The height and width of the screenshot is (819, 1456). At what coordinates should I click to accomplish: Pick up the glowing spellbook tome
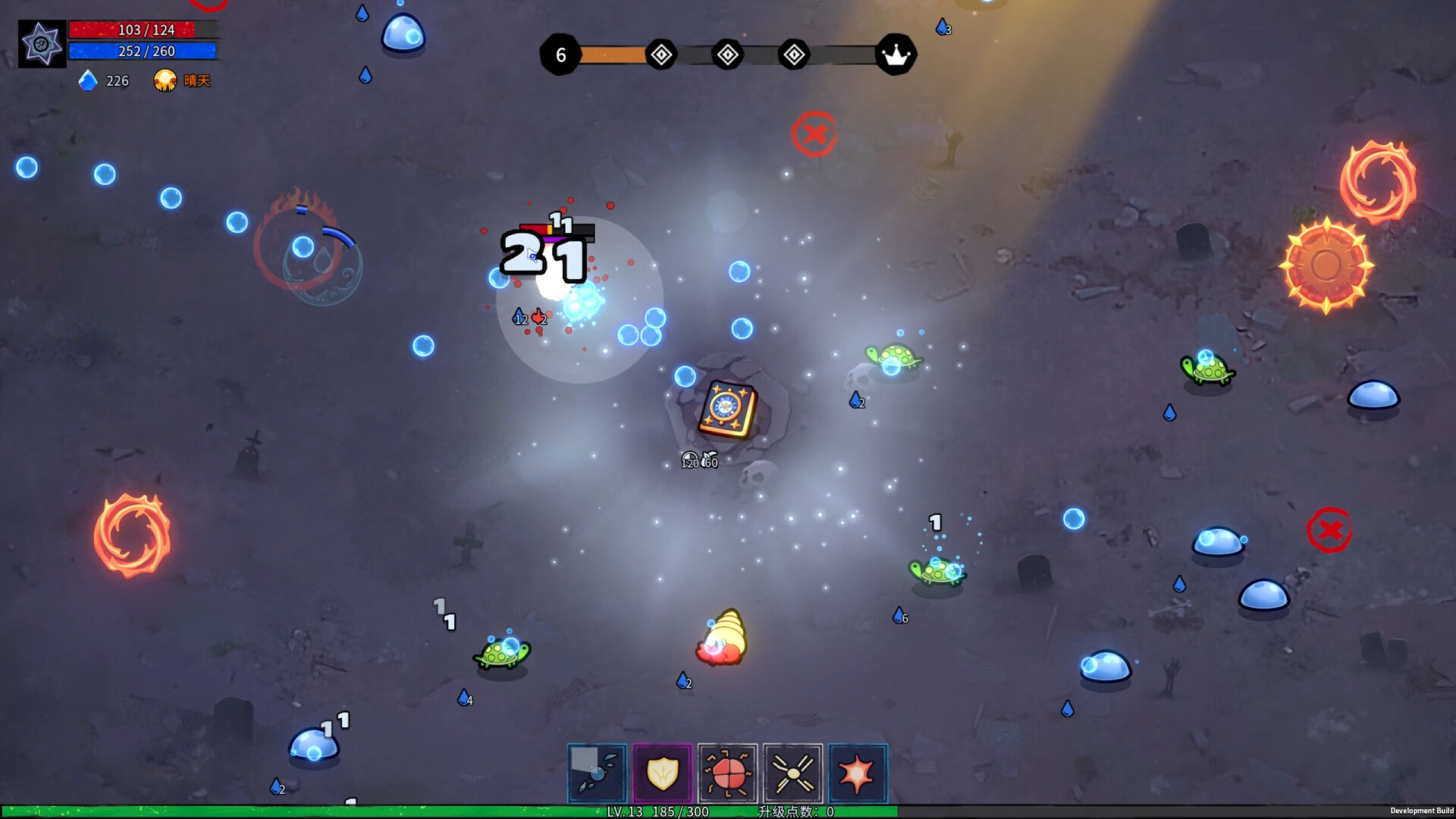tap(727, 407)
